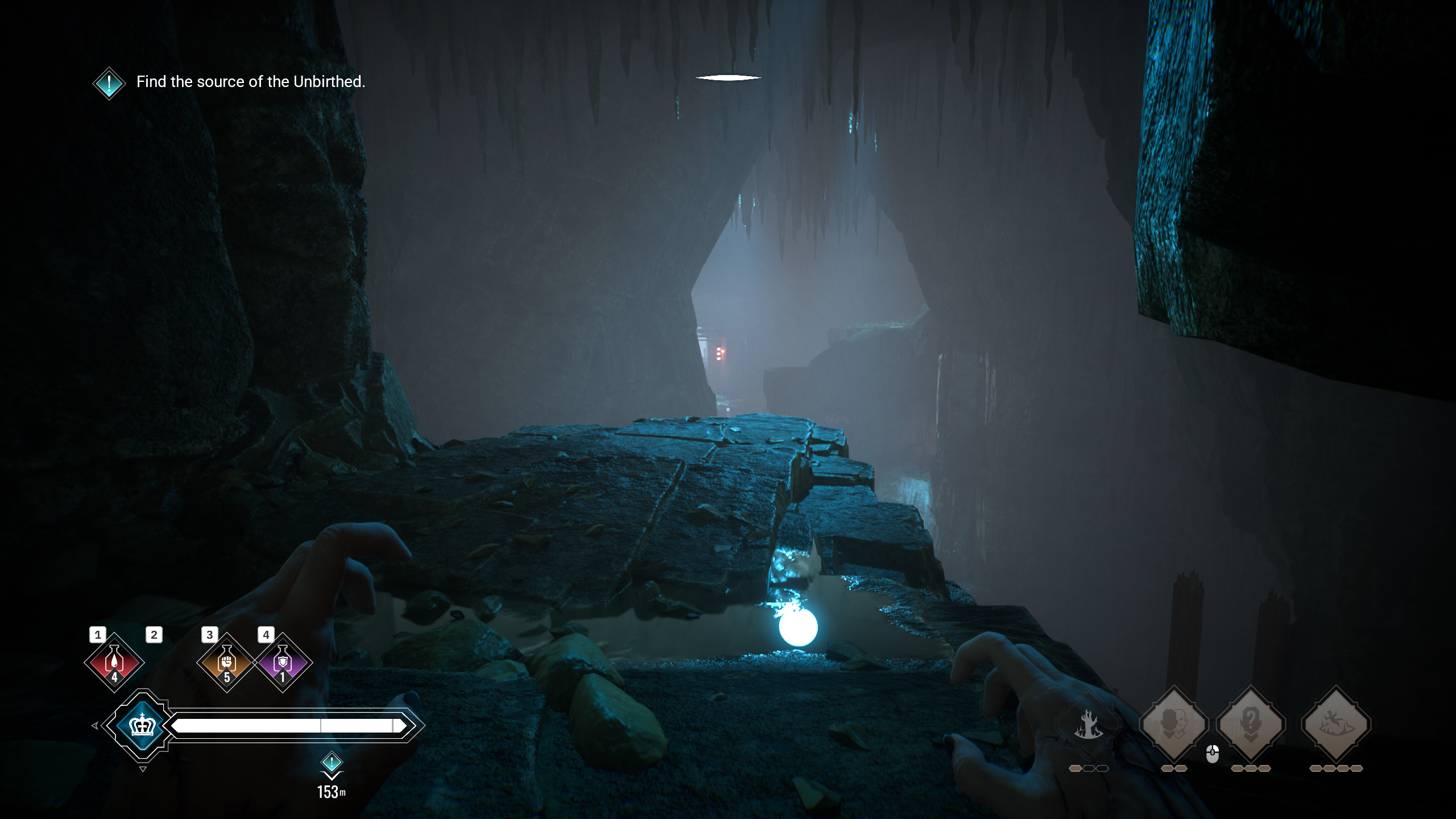1456x819 pixels.
Task: Click the blue crown emblem
Action: click(142, 726)
